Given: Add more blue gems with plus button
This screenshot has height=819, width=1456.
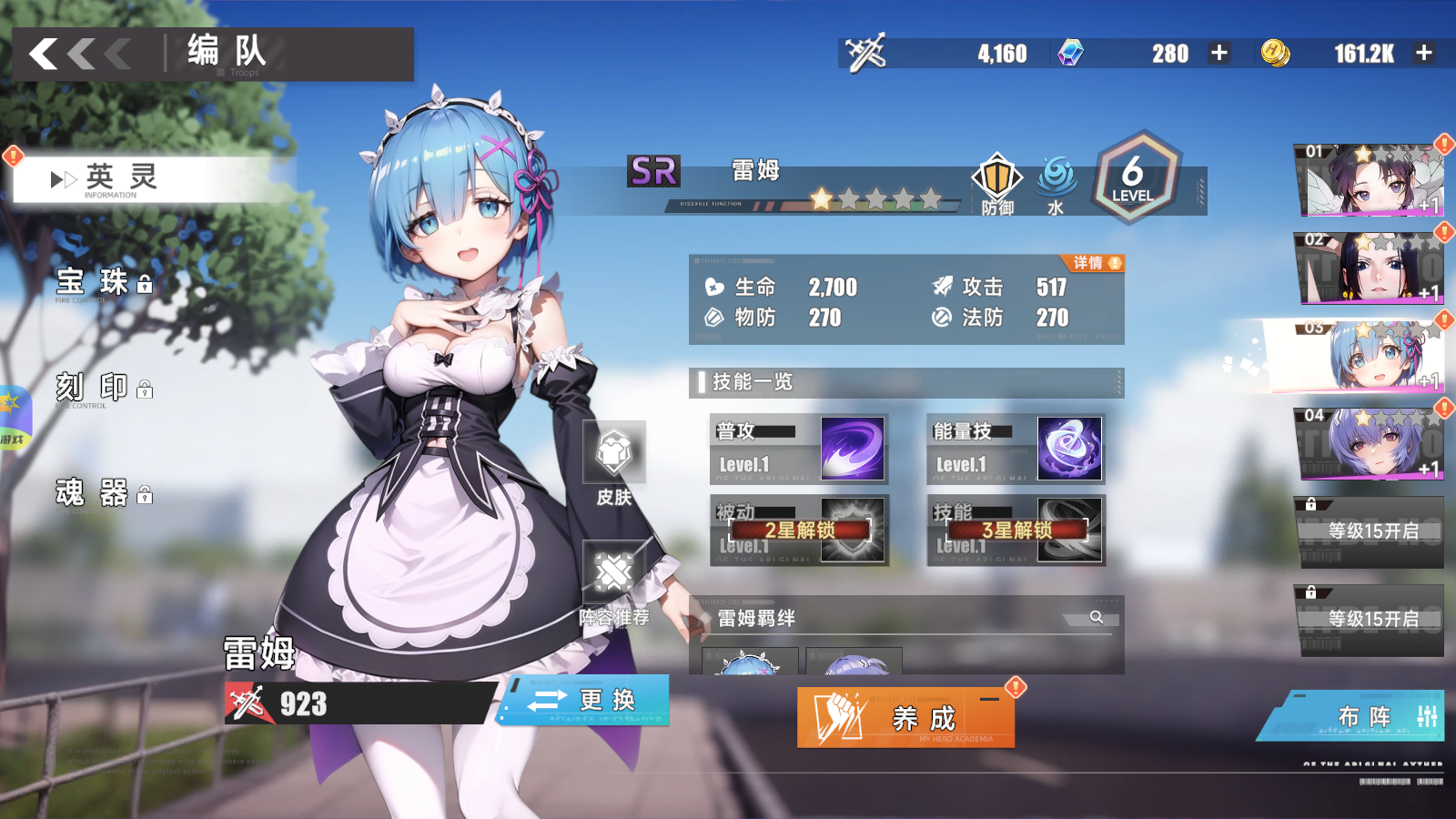Looking at the screenshot, I should click(x=1219, y=54).
